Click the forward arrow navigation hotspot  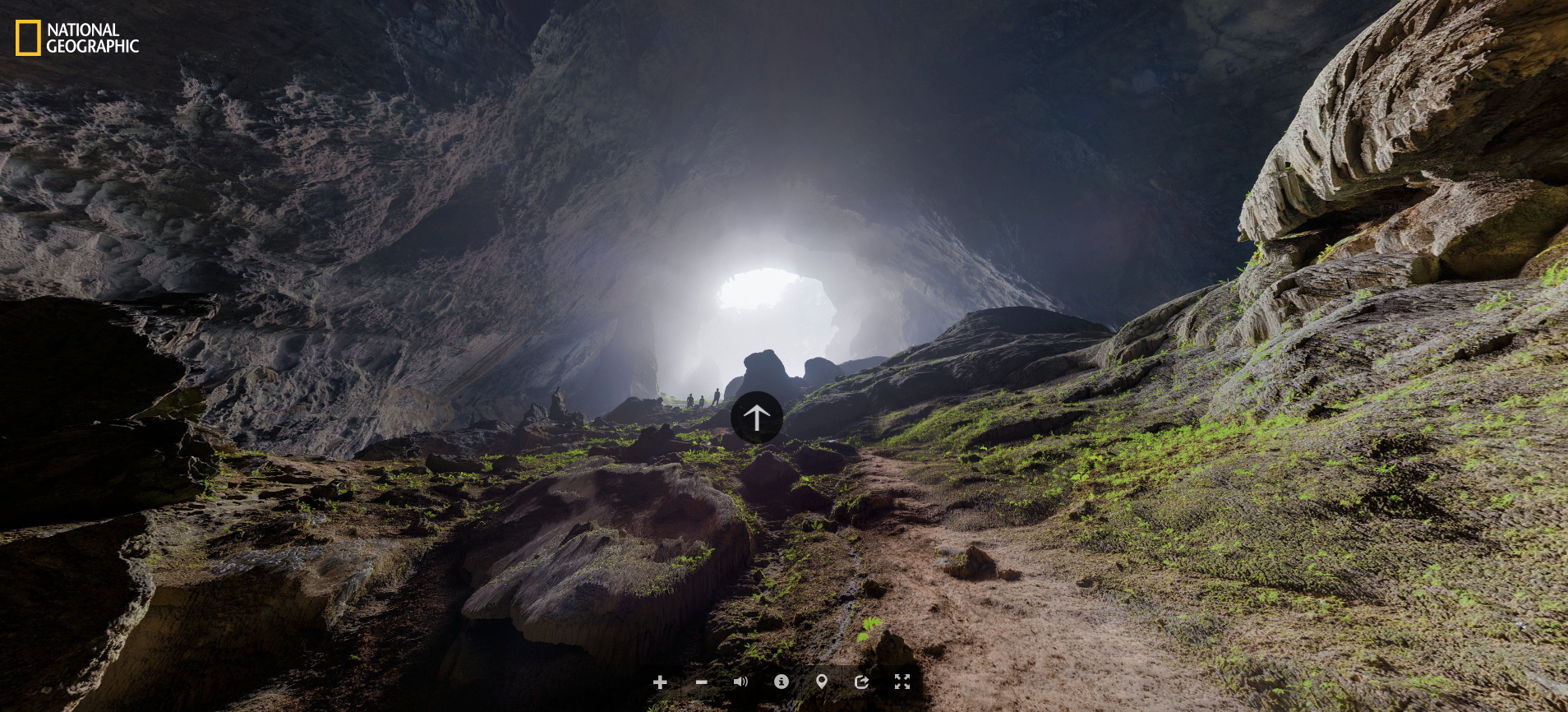click(x=756, y=418)
